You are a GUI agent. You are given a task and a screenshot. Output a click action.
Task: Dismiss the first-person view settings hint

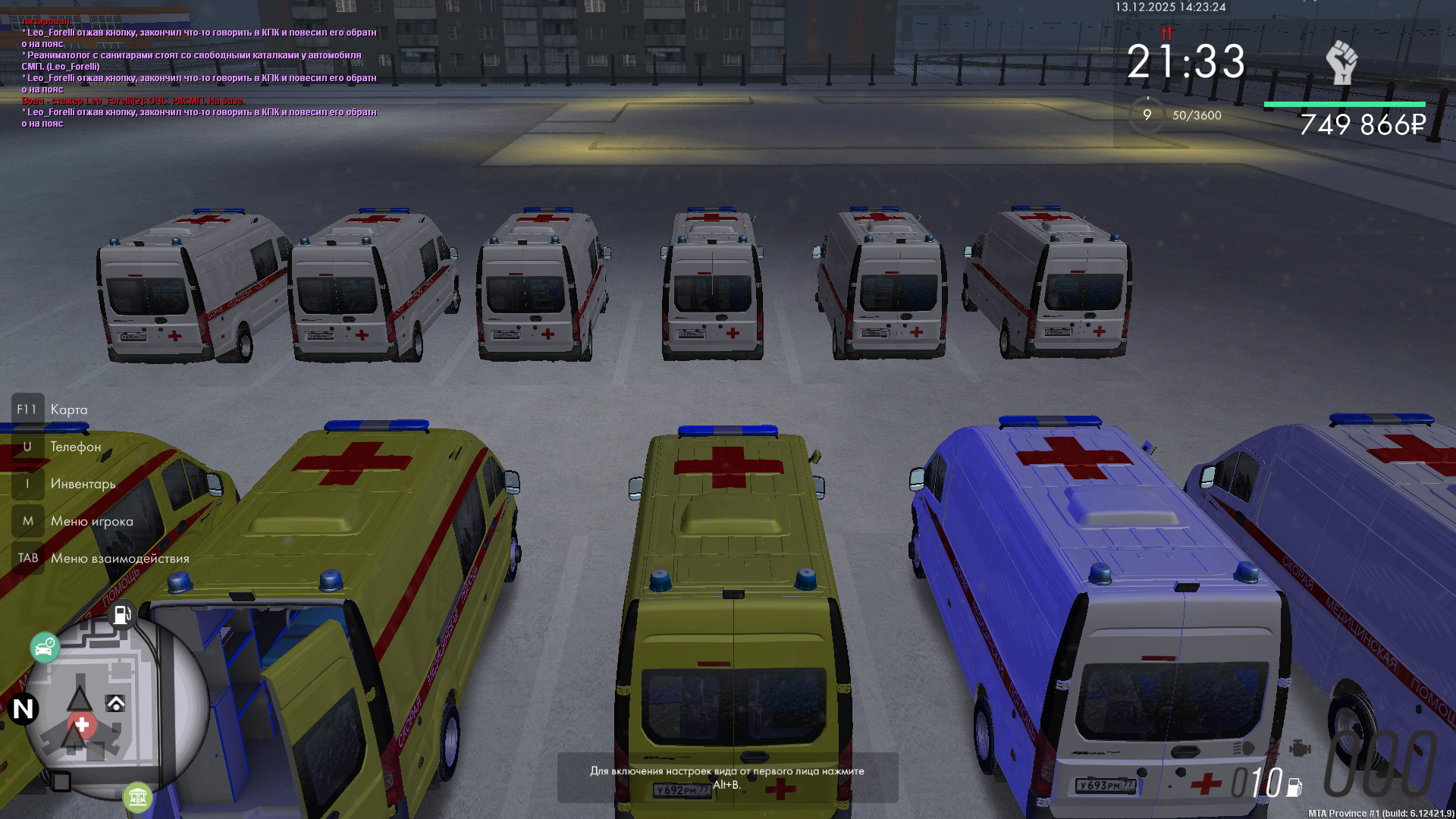(727, 777)
